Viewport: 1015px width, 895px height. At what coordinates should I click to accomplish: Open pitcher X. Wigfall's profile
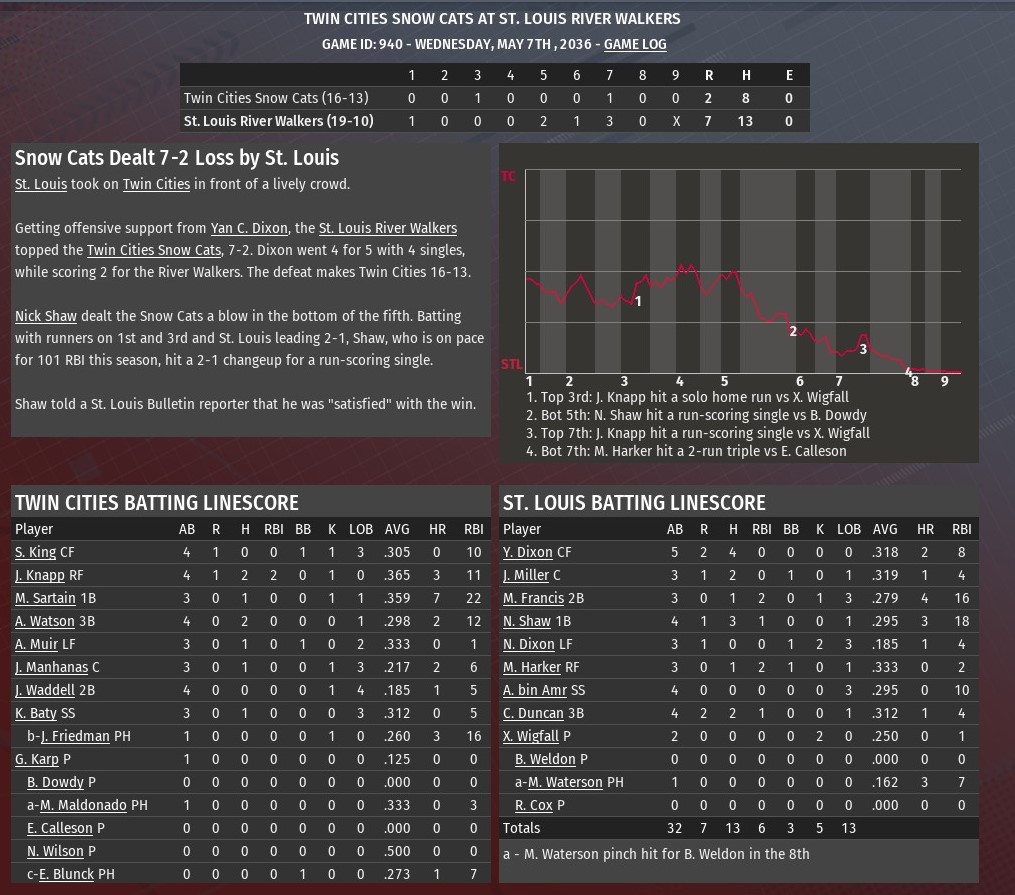(x=530, y=736)
